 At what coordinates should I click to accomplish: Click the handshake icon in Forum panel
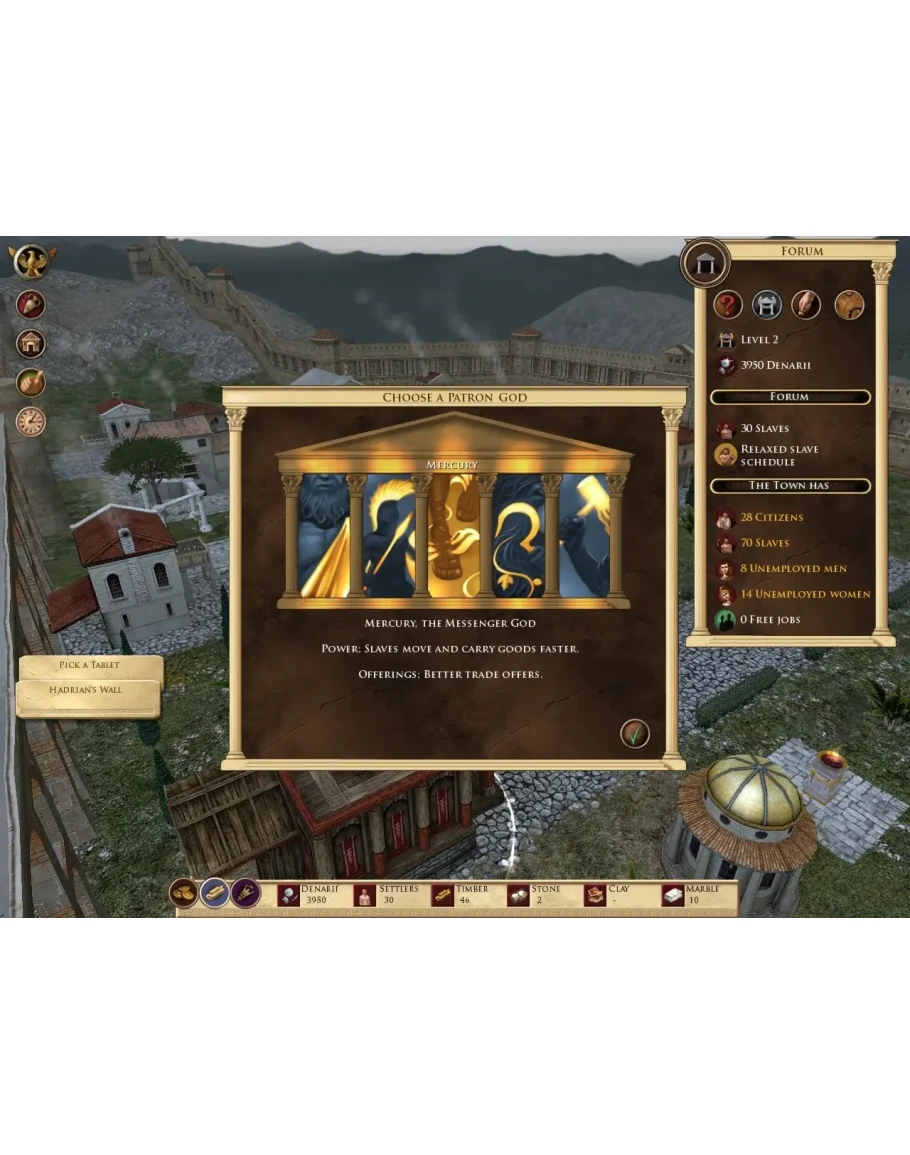806,304
